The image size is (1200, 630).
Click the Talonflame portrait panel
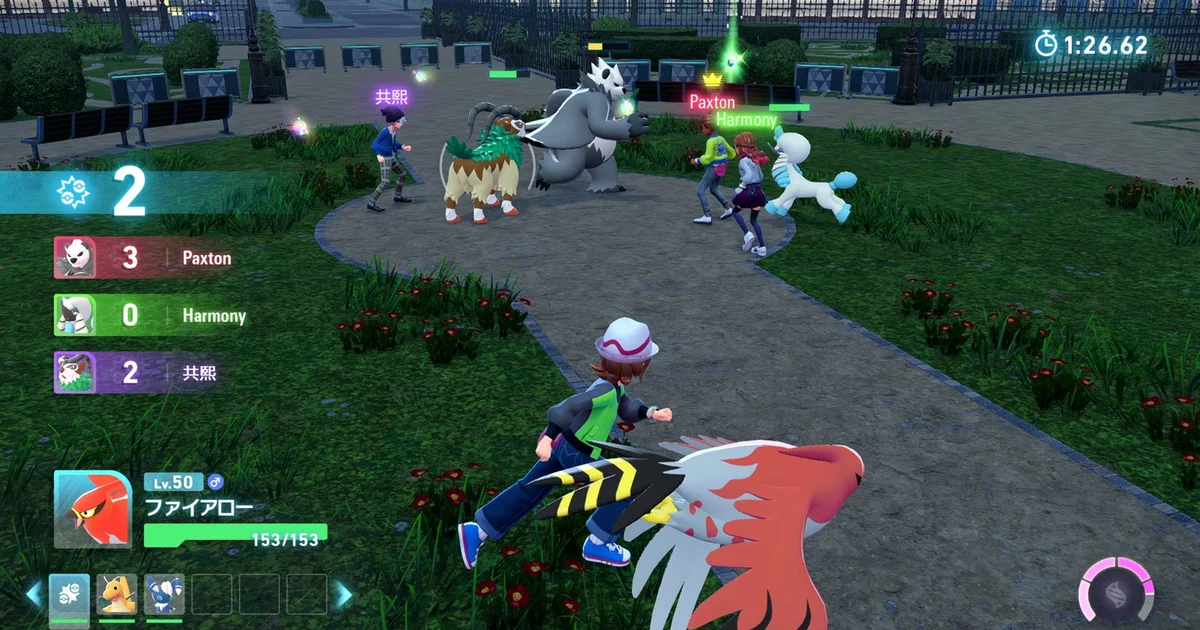click(x=93, y=509)
